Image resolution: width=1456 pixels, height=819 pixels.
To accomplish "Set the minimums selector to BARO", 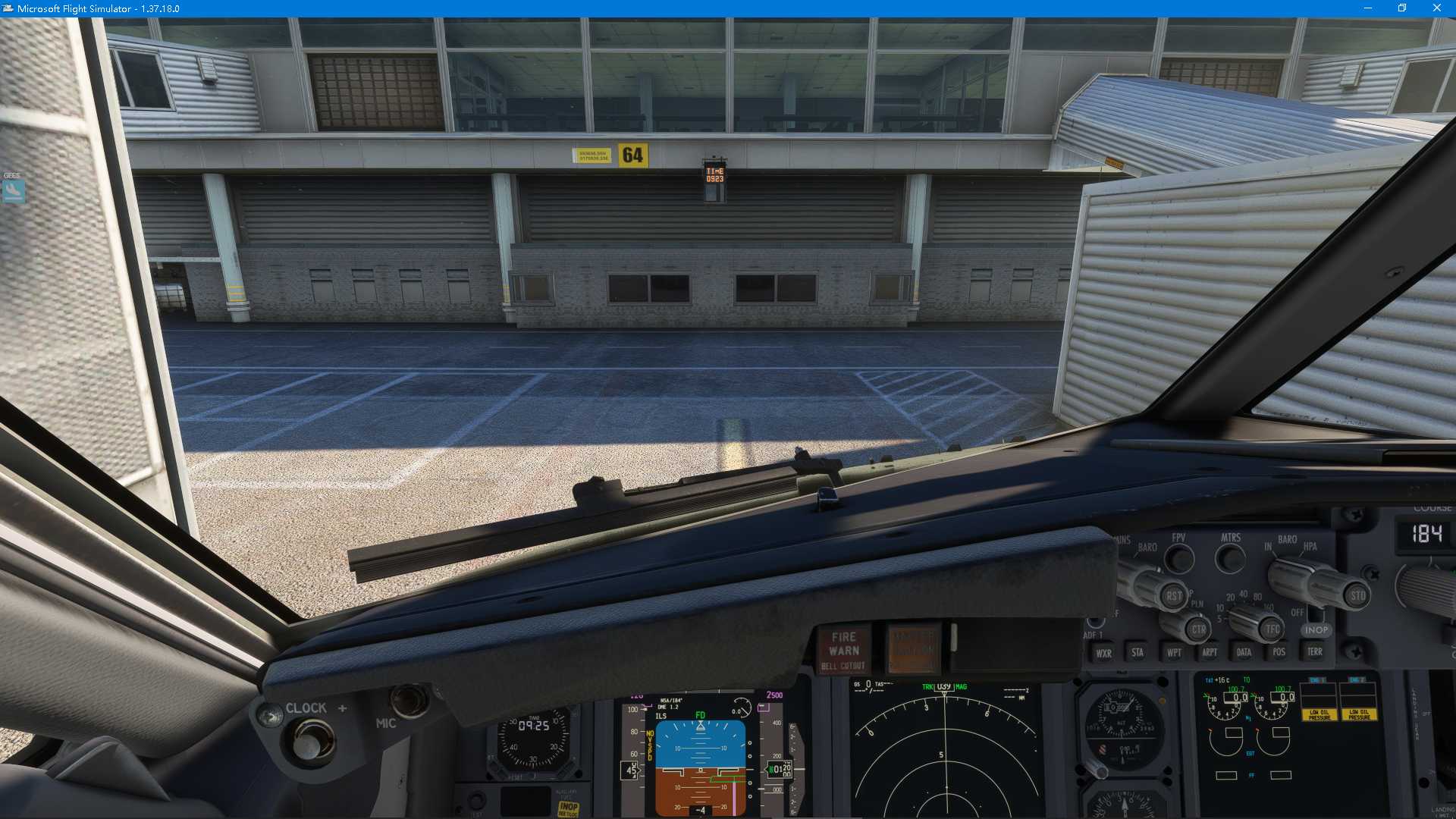I will coord(1147,548).
